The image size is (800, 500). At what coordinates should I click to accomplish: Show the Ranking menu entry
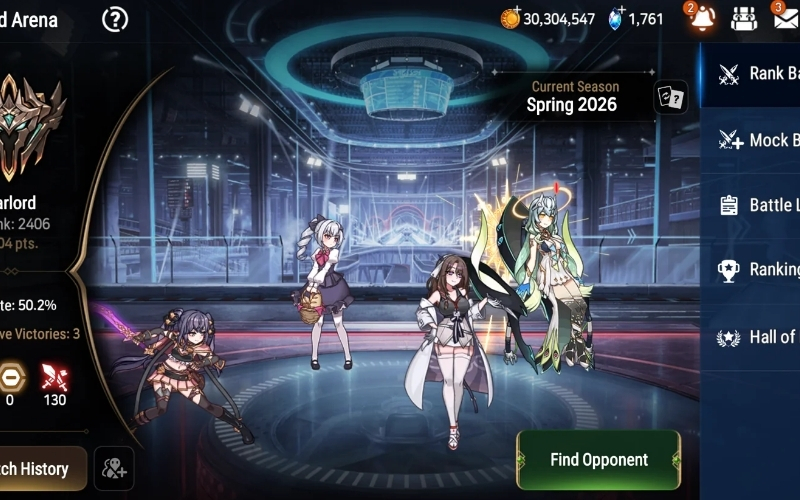760,269
